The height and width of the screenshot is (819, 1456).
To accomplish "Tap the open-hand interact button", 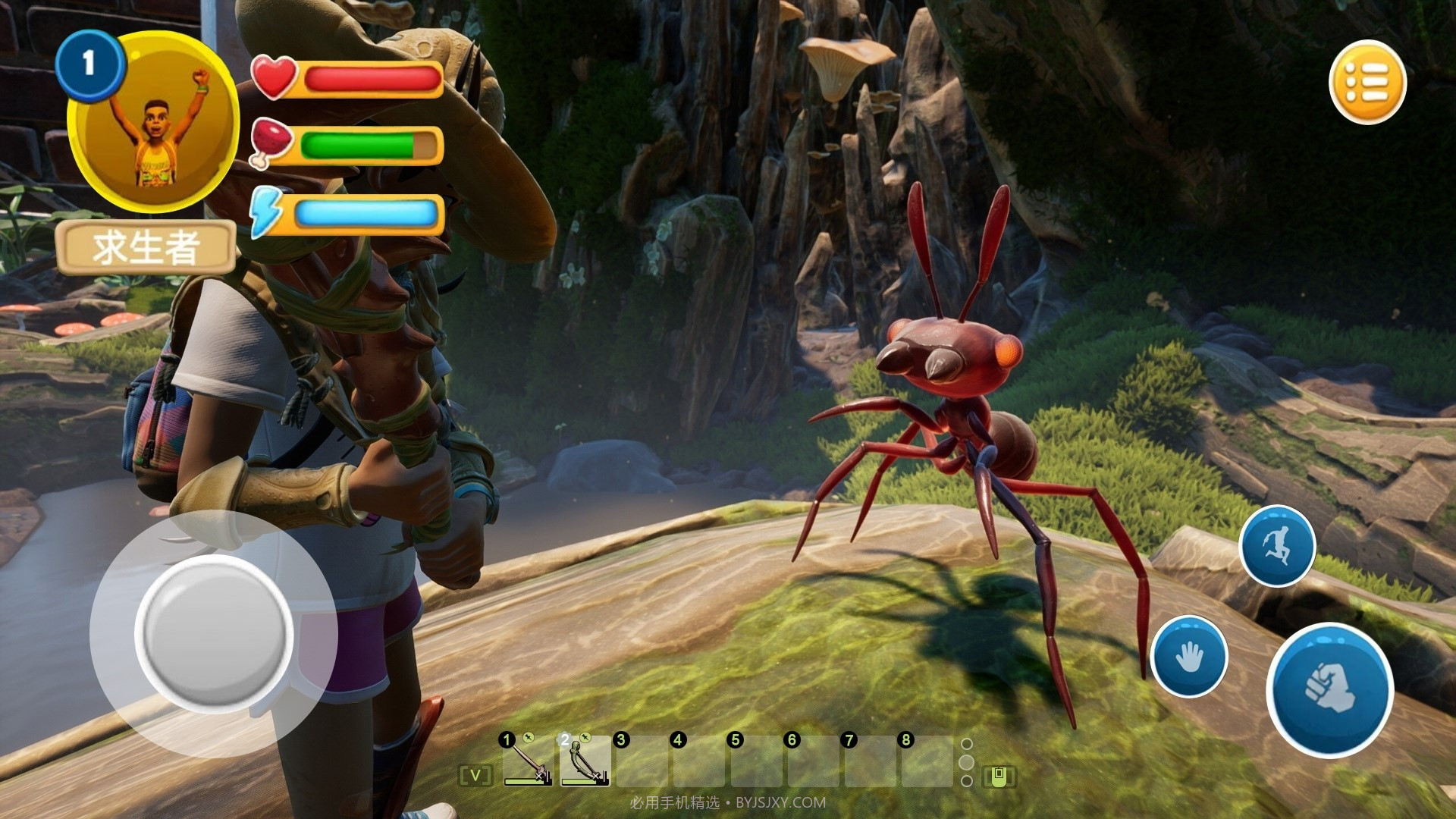I will (1188, 656).
